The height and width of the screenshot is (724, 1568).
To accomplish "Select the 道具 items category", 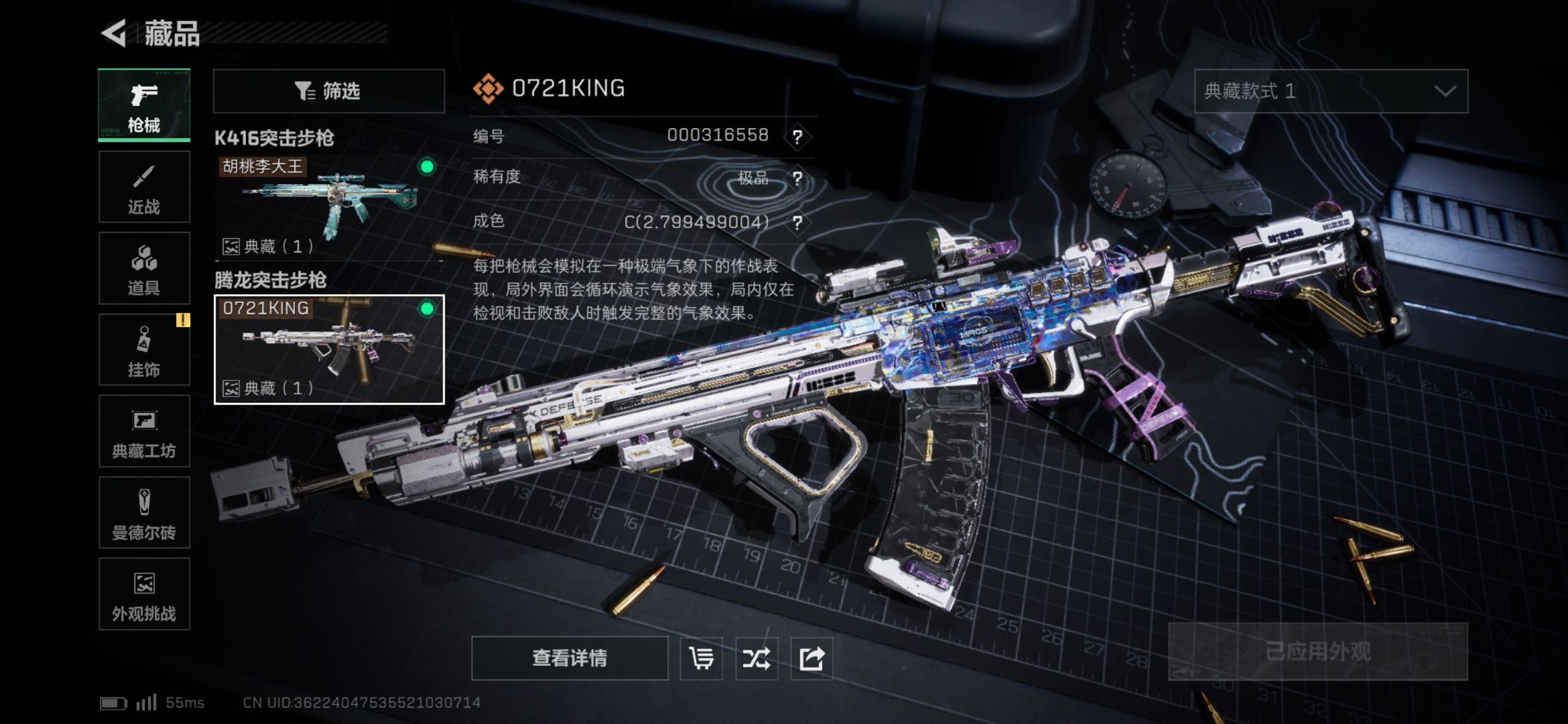I will [x=144, y=268].
